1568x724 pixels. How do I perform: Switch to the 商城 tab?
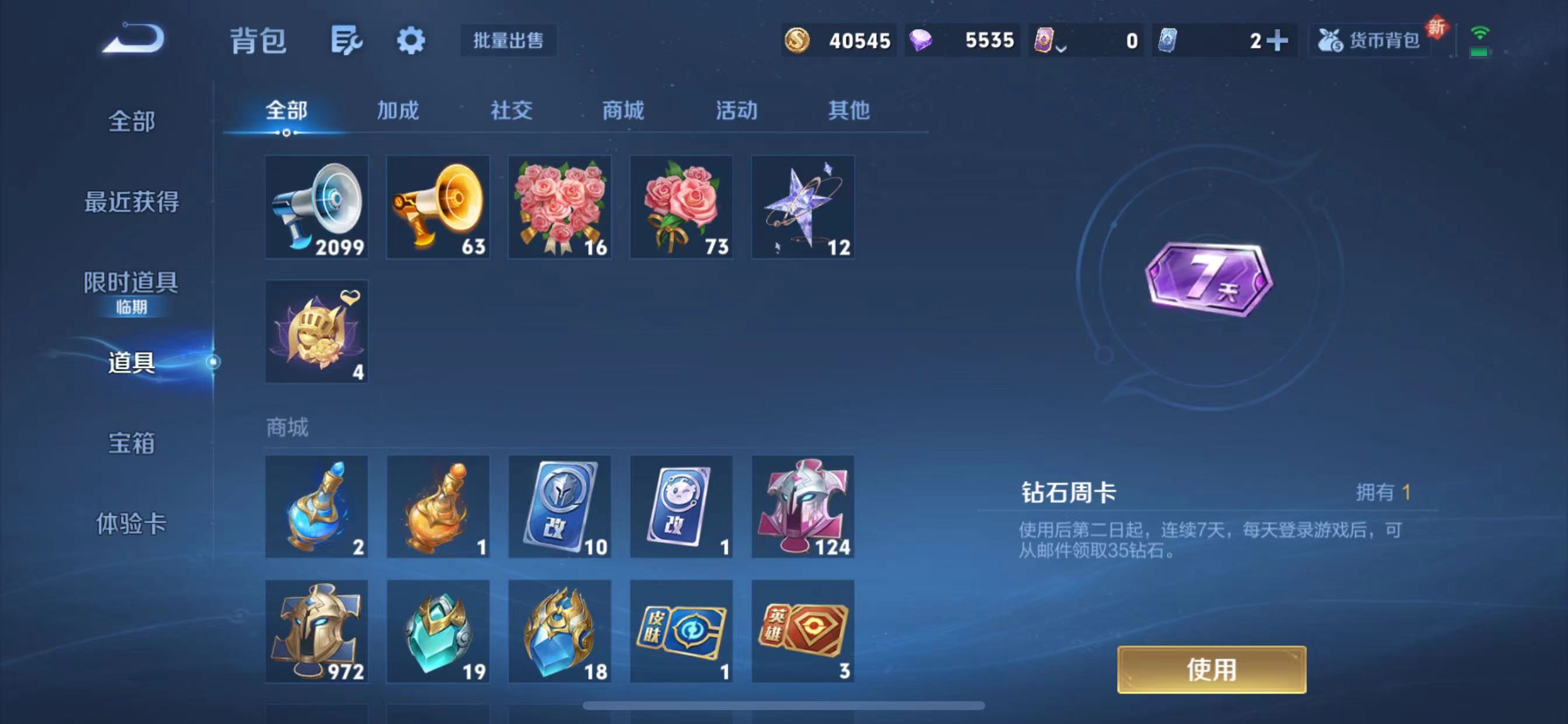622,111
